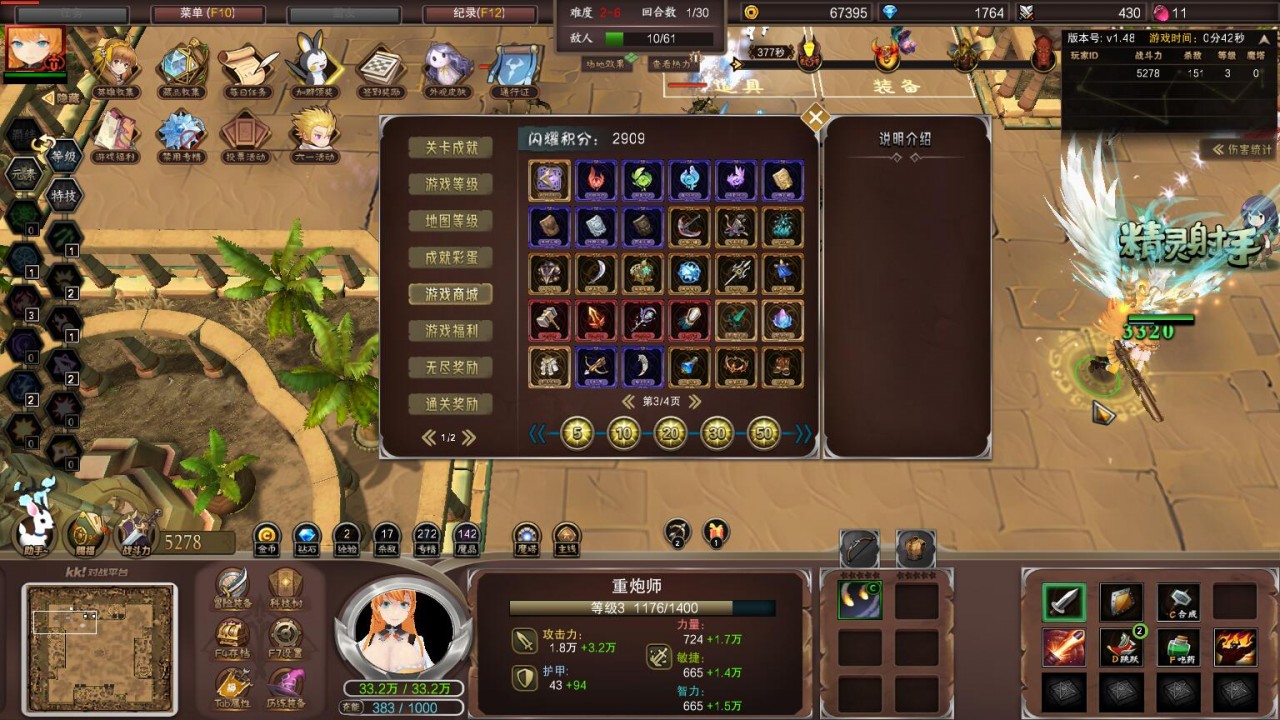Go to the next shop item page
Screen dimensions: 1280x720
pos(694,402)
